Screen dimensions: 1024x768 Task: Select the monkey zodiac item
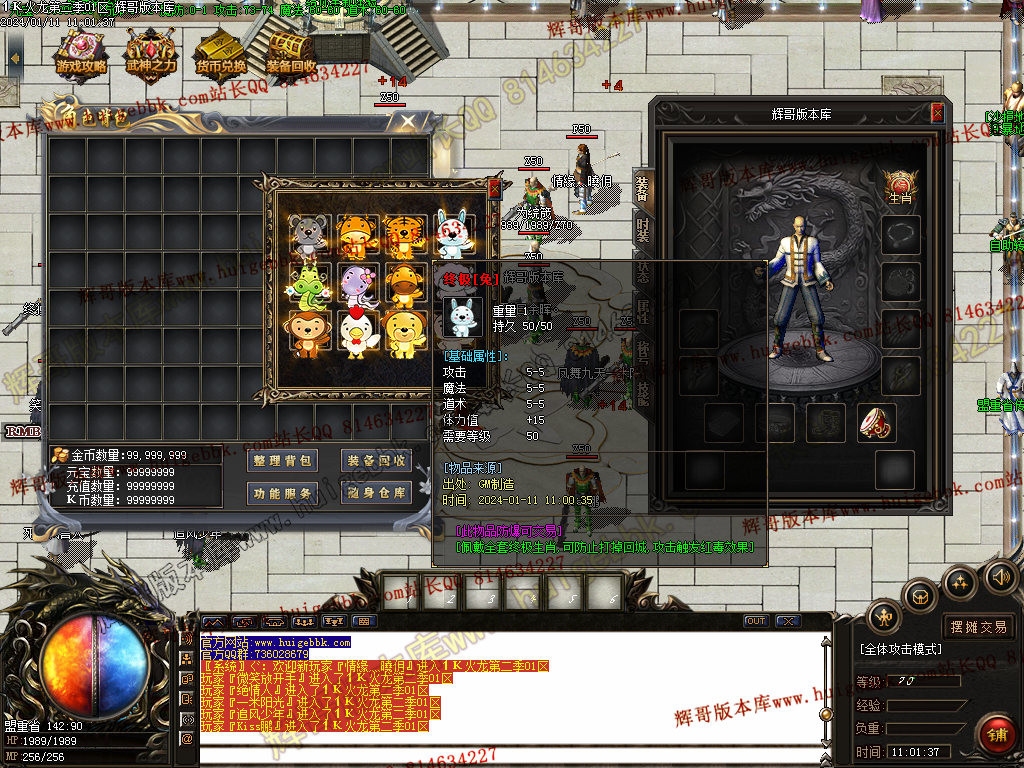click(309, 334)
